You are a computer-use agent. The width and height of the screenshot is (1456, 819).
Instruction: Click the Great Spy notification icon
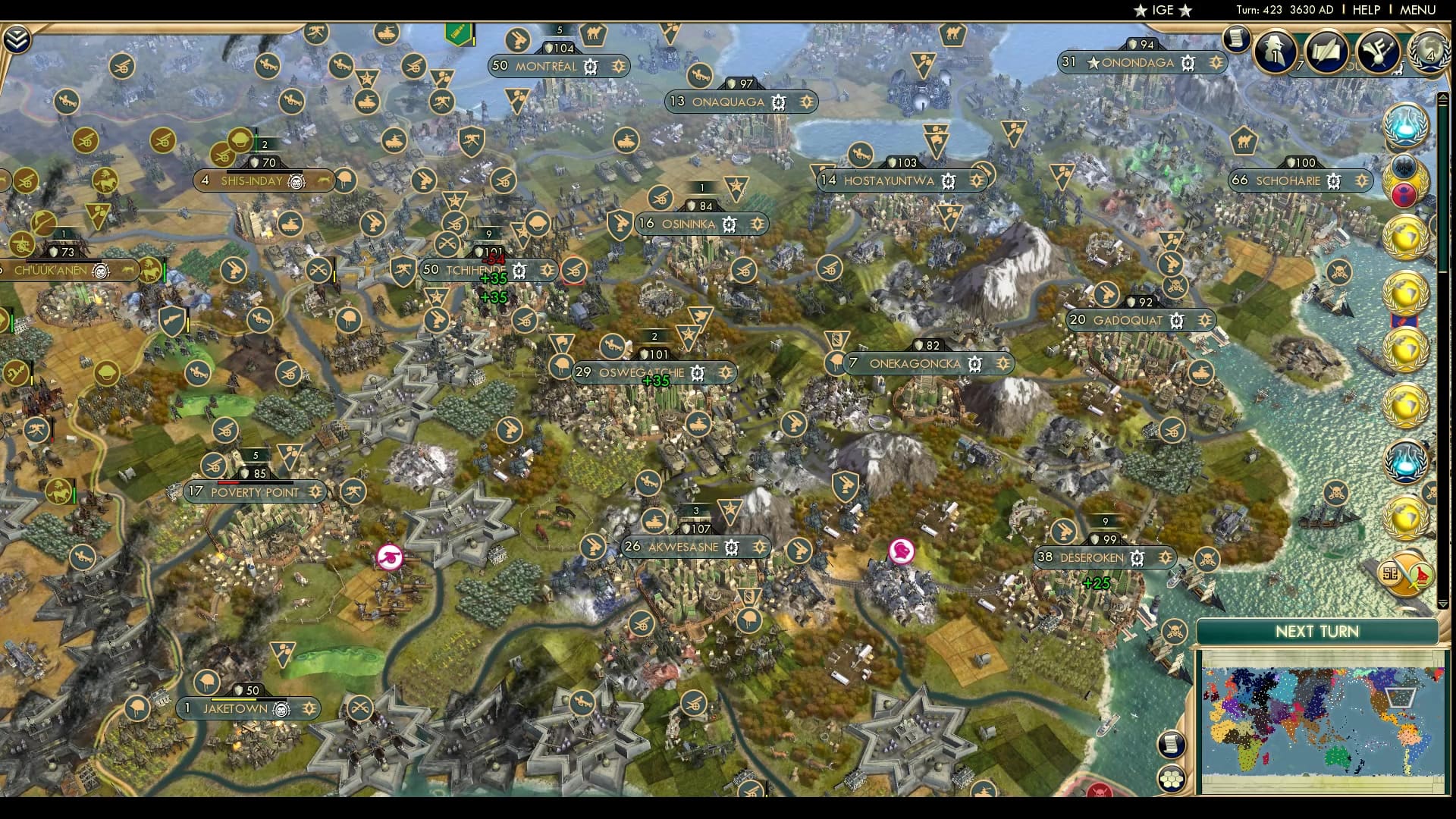pos(1275,52)
